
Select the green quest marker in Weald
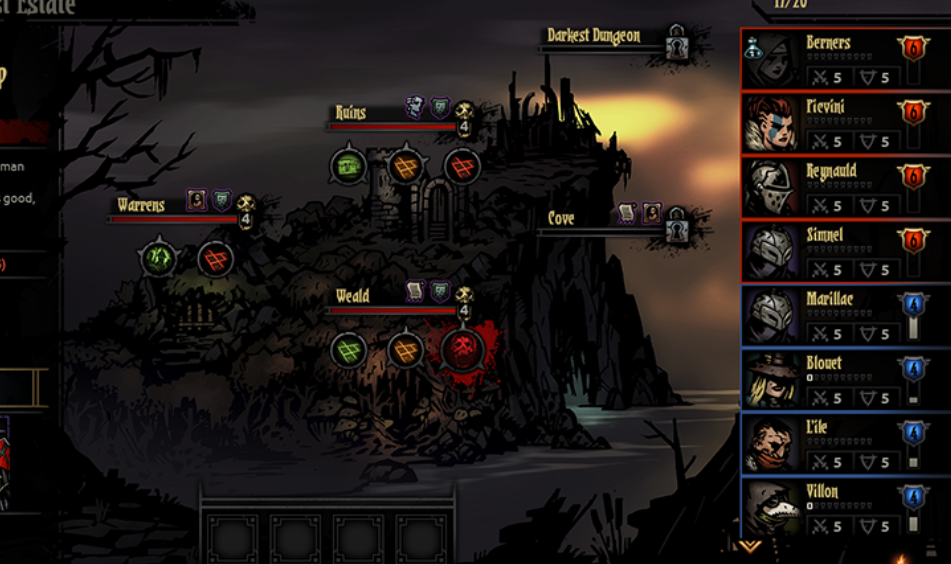coord(348,349)
